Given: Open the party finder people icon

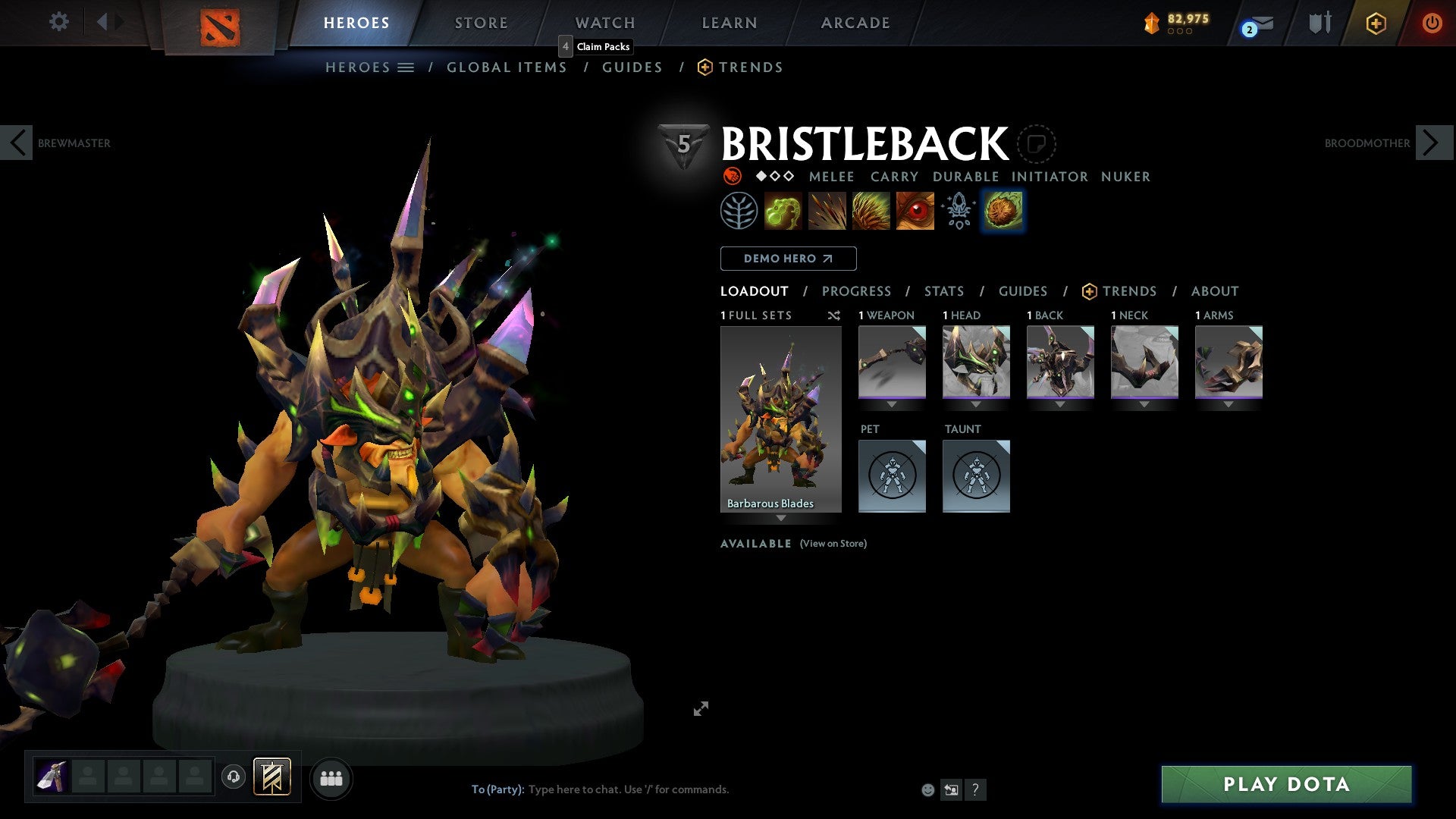Looking at the screenshot, I should [331, 778].
